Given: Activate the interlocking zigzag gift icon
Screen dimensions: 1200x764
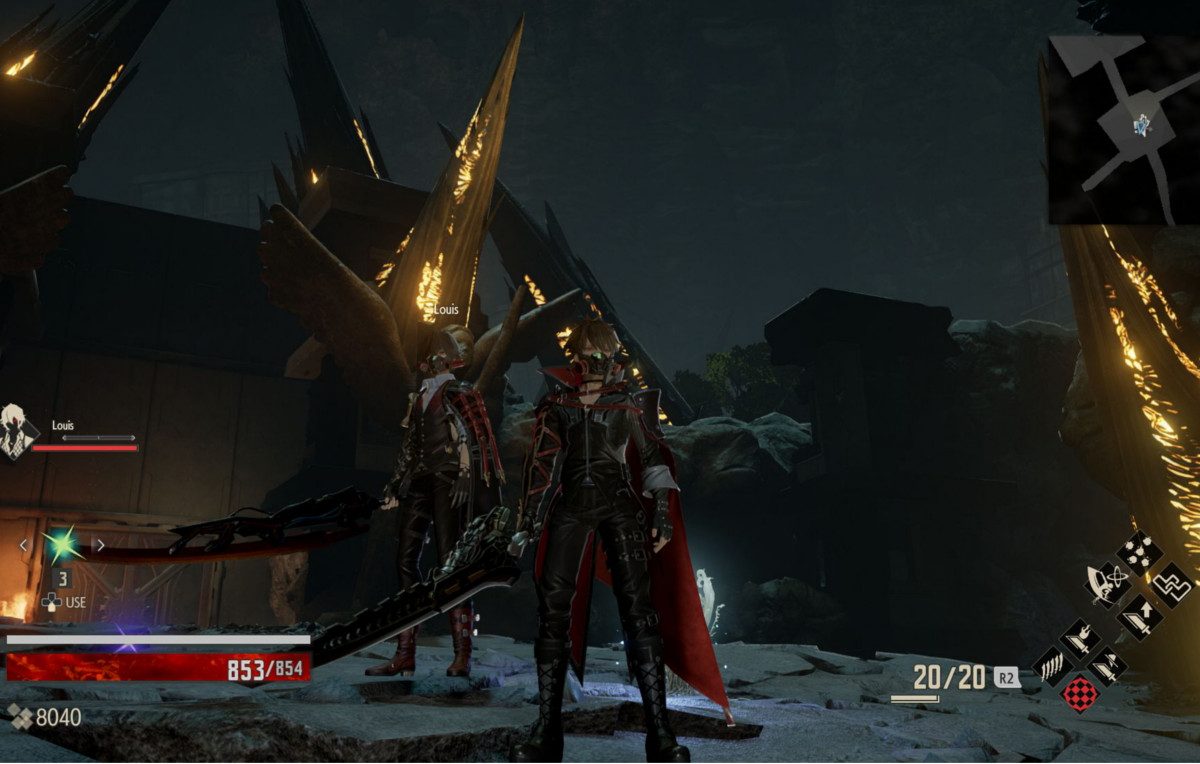Looking at the screenshot, I should click(1170, 584).
